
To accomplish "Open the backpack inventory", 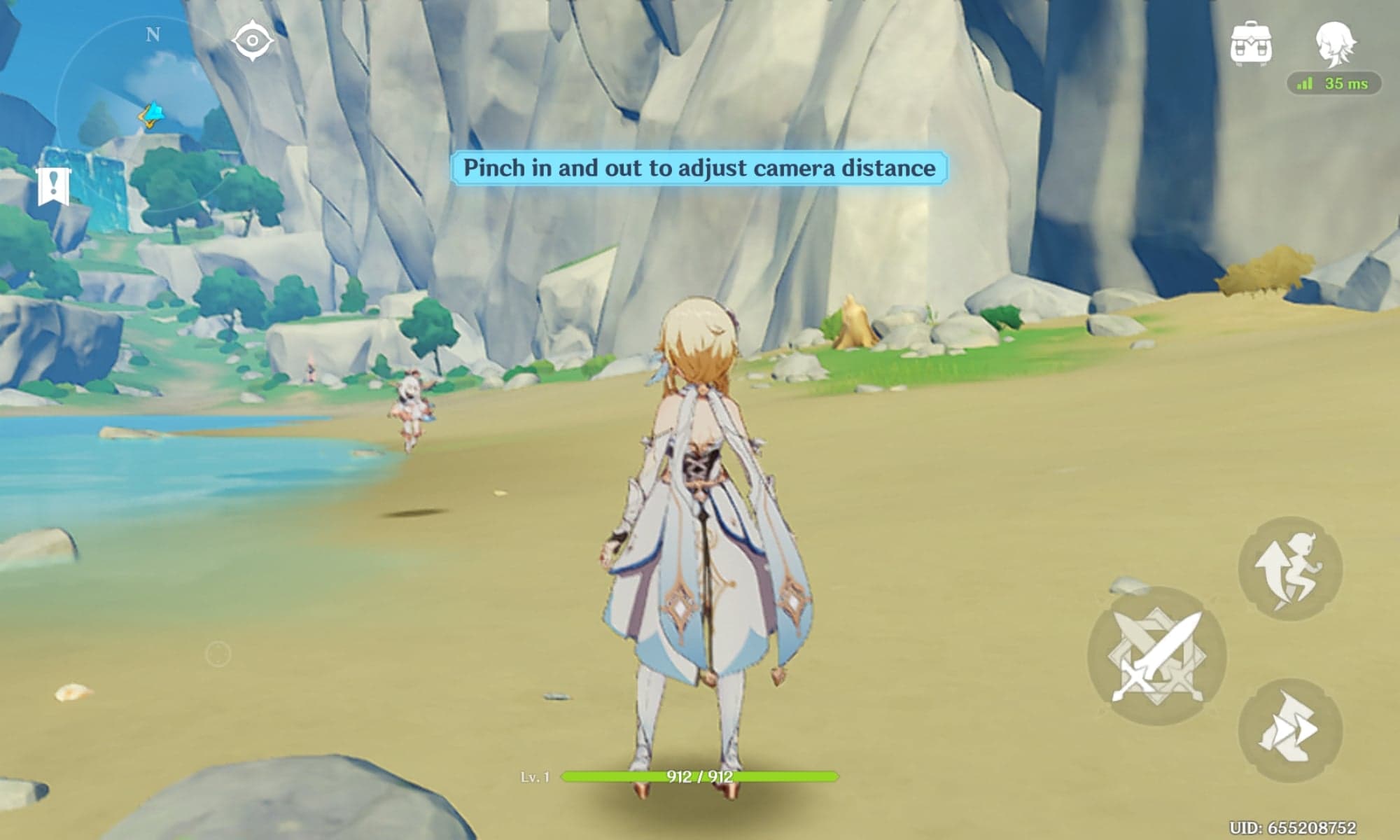I will (x=1252, y=43).
